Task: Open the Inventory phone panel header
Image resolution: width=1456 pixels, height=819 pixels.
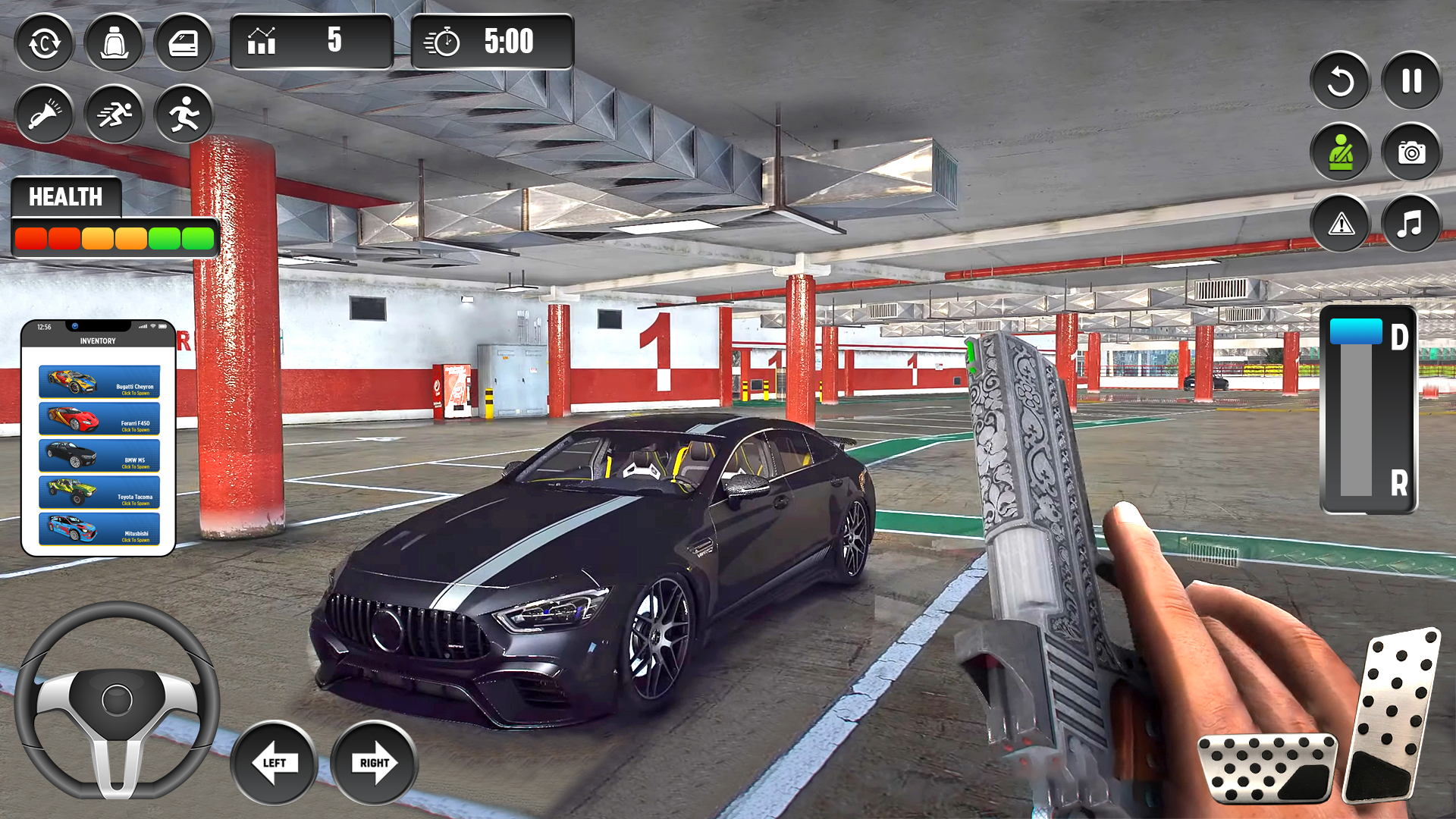Action: pyautogui.click(x=99, y=340)
